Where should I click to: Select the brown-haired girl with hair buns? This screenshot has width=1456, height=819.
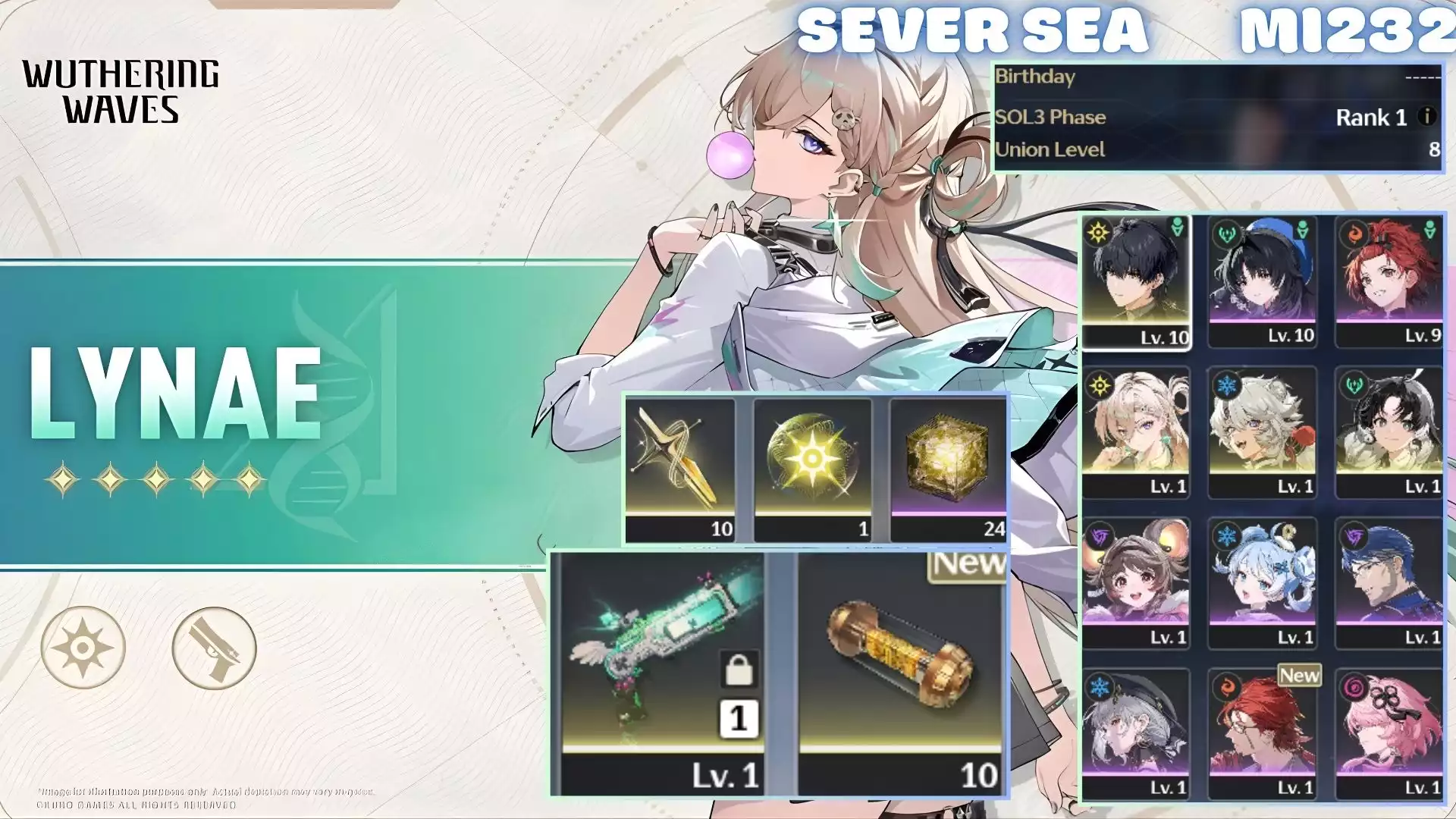(x=1135, y=583)
